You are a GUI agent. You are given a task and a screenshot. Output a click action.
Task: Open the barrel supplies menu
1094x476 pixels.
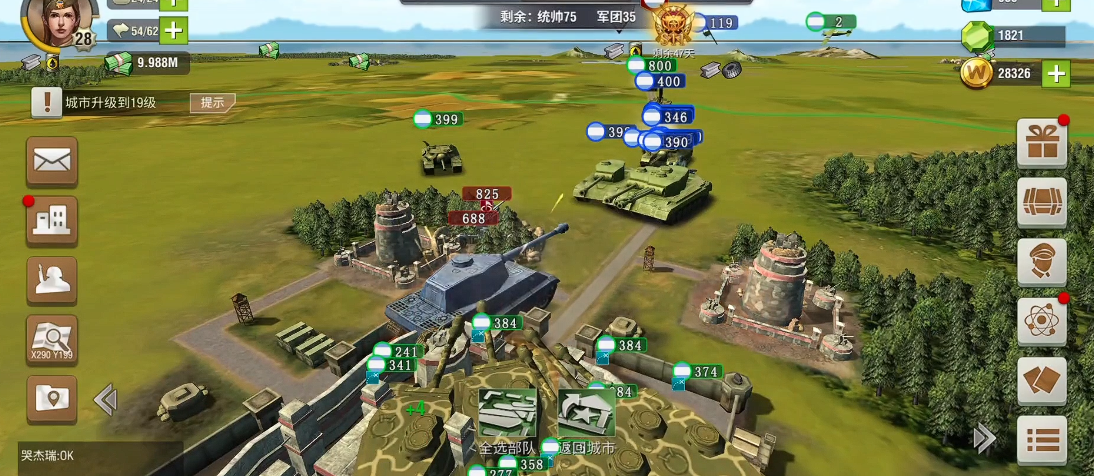pos(1042,203)
